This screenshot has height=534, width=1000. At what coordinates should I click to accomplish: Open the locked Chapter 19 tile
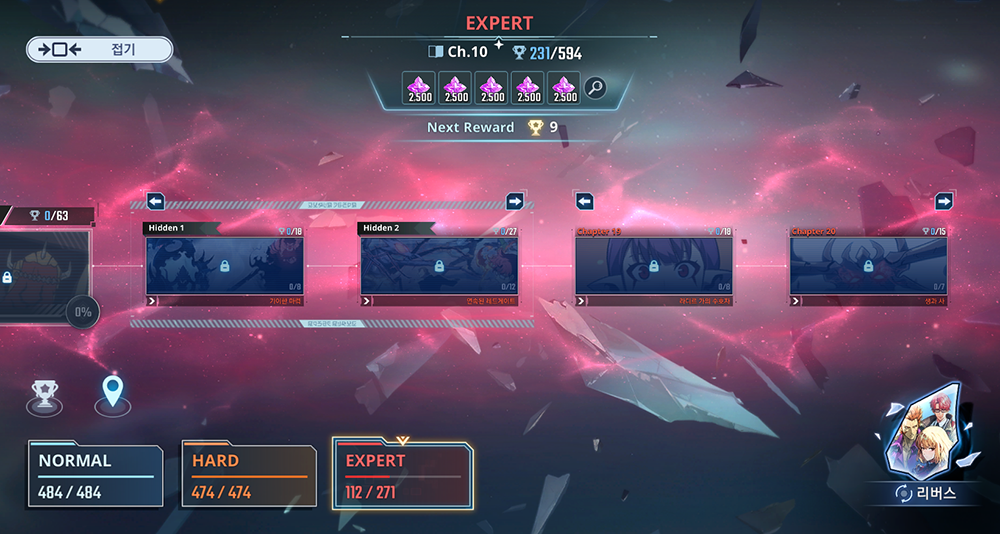(654, 266)
